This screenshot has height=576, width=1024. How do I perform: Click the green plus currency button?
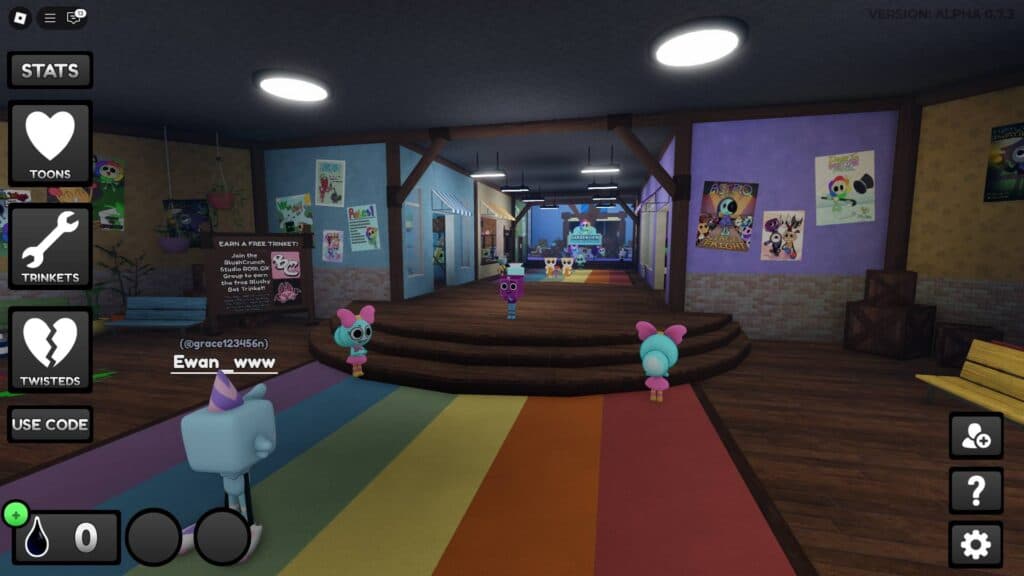tap(15, 514)
